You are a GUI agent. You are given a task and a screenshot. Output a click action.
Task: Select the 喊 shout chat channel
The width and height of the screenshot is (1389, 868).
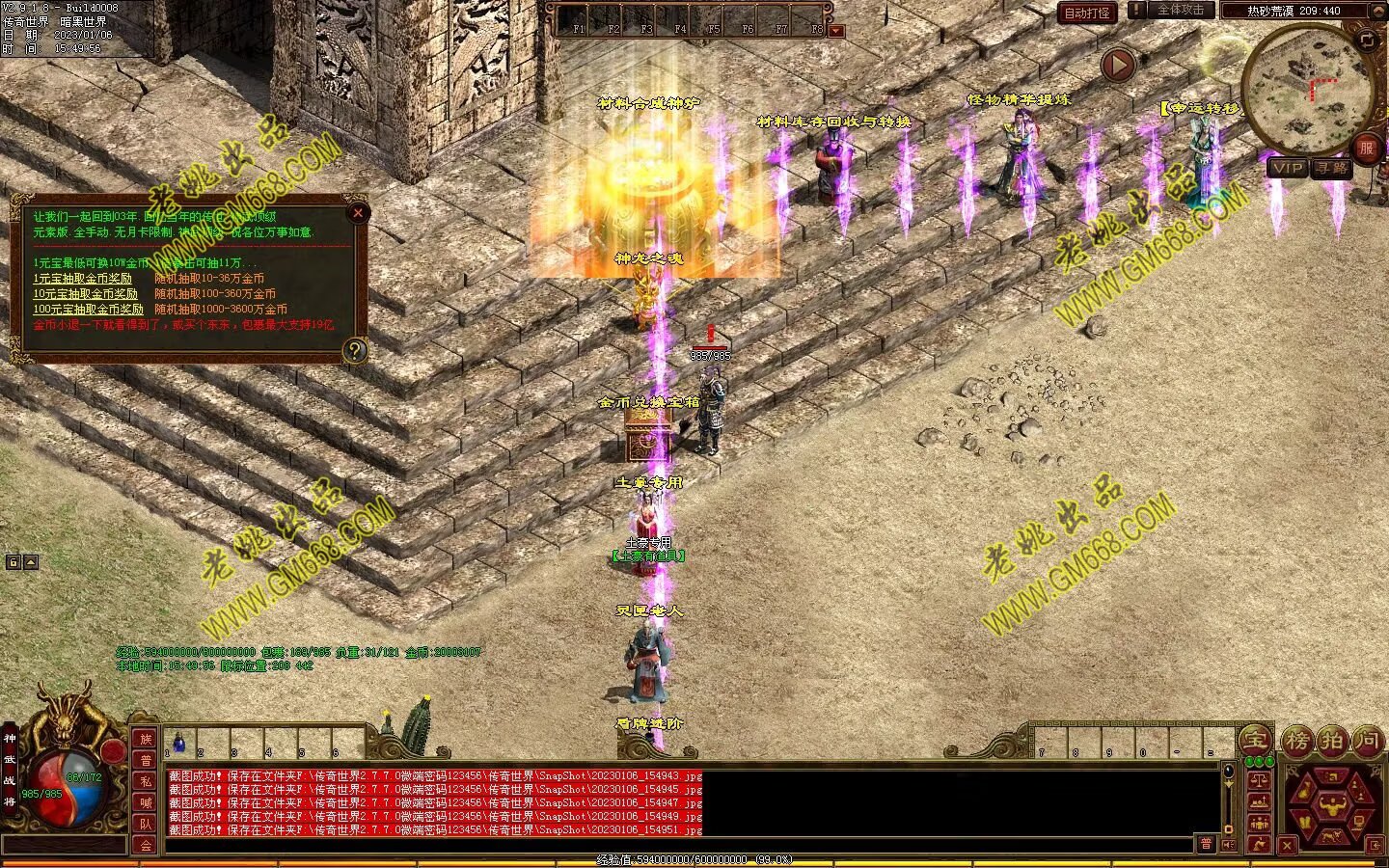click(146, 802)
